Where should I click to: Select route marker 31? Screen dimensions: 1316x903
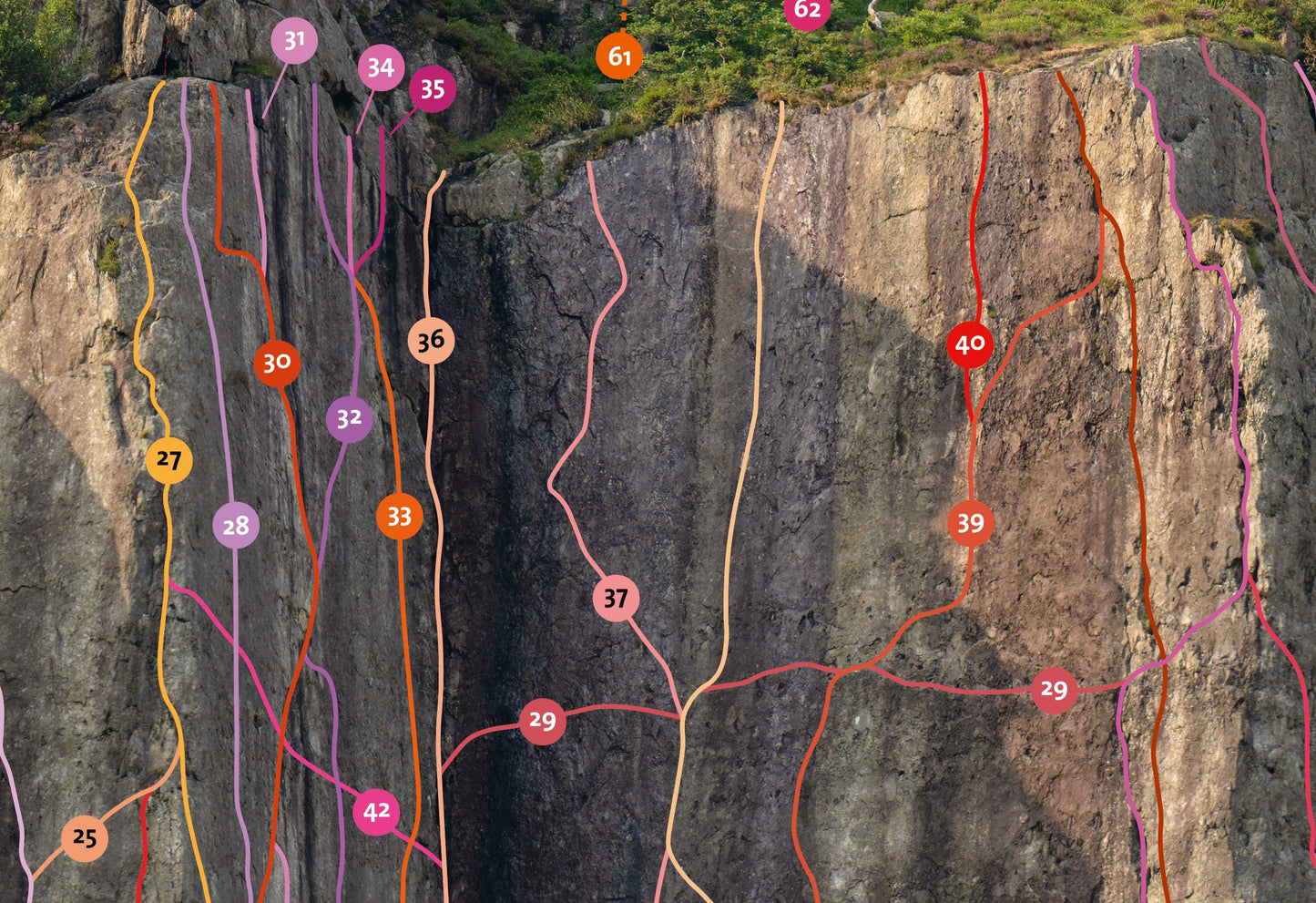coord(294,41)
